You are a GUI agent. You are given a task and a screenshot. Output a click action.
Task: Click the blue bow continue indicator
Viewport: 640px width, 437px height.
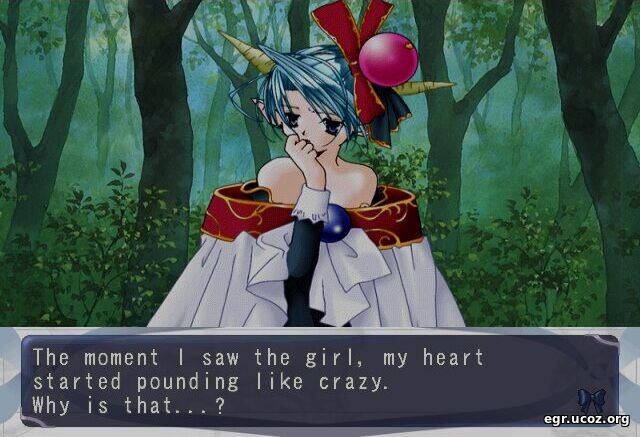(x=591, y=400)
